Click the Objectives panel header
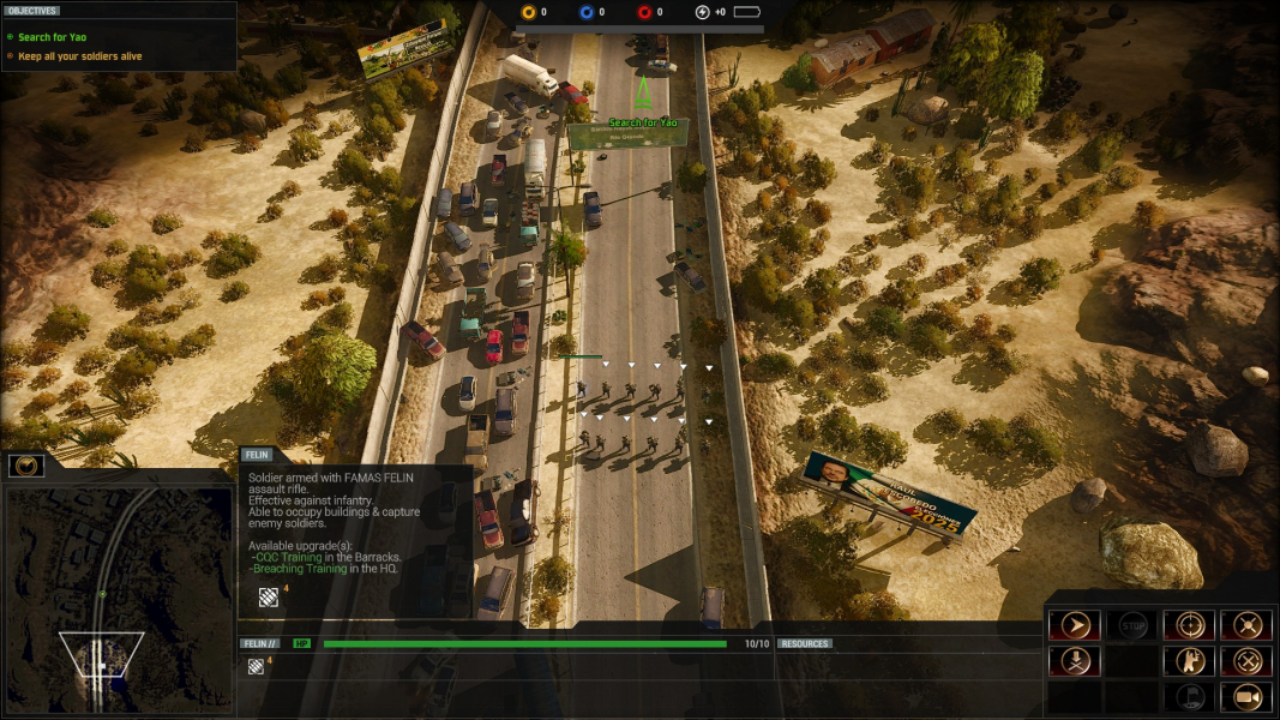The width and height of the screenshot is (1280, 720). click(33, 11)
